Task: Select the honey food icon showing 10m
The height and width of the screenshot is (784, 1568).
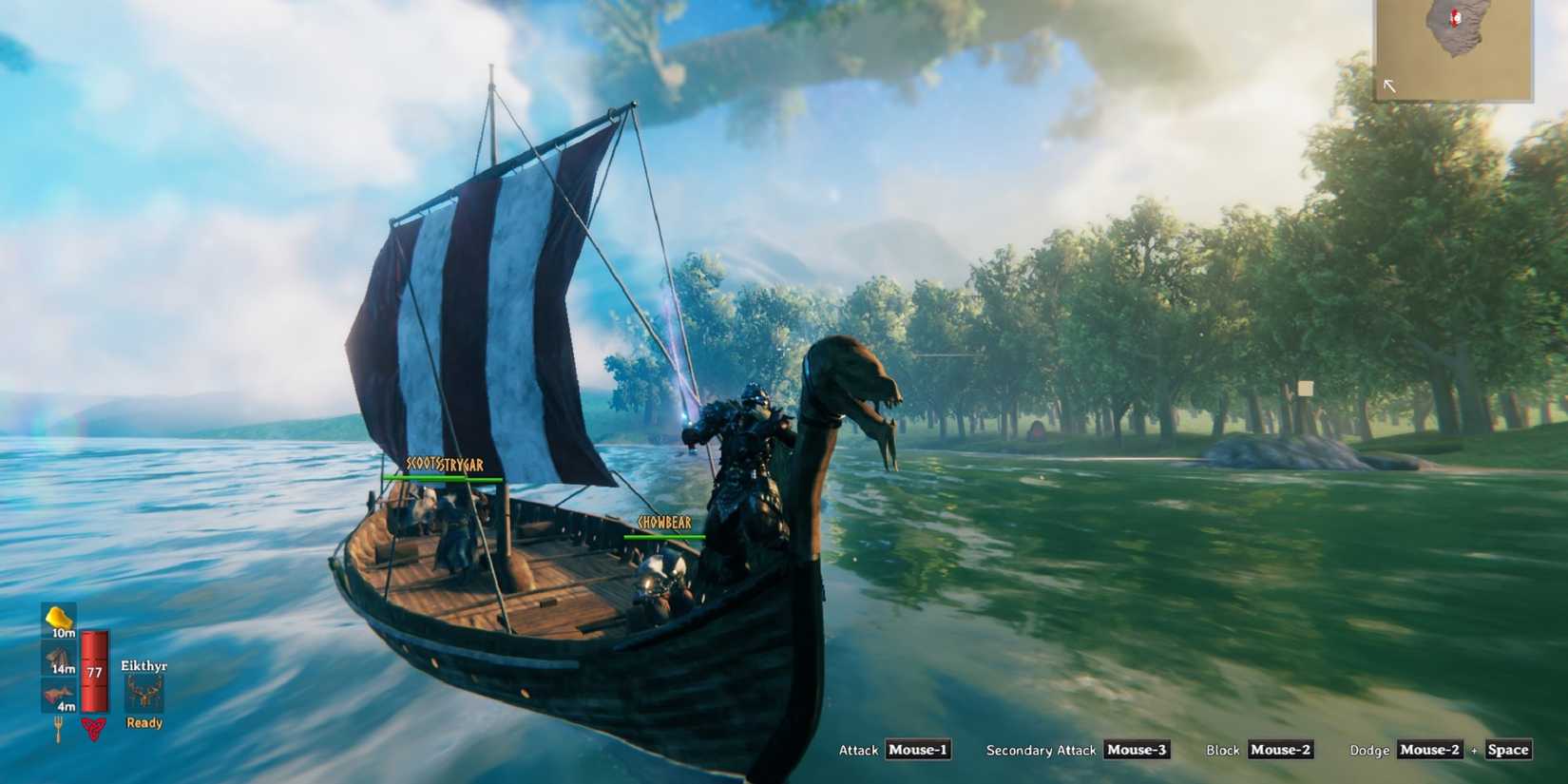Action: [x=57, y=621]
